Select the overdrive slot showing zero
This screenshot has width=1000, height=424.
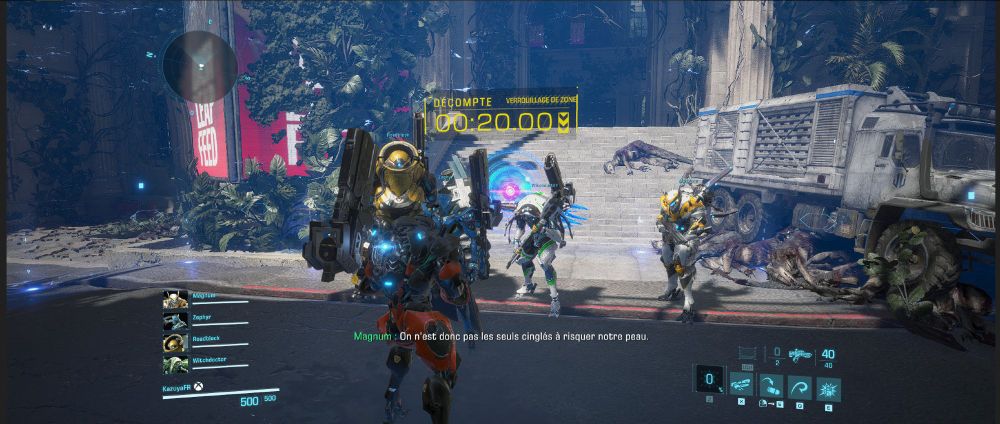(x=710, y=380)
